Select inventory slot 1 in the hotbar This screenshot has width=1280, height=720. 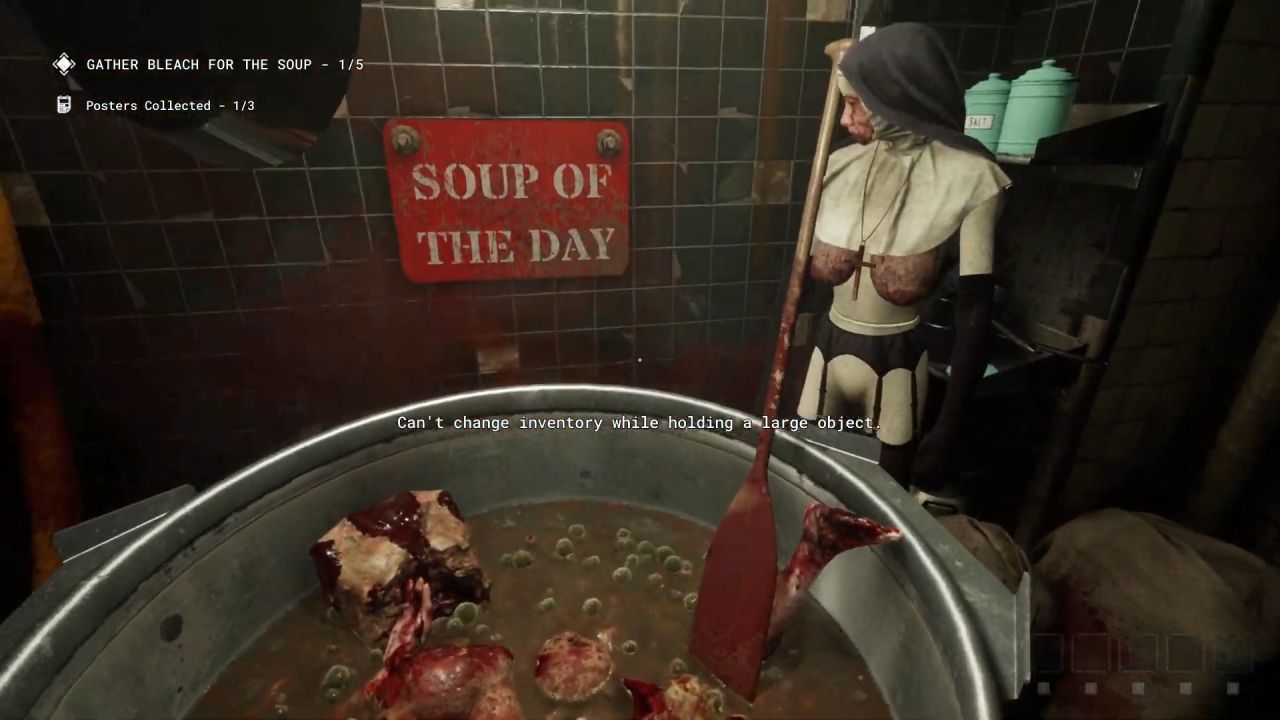click(x=1049, y=652)
